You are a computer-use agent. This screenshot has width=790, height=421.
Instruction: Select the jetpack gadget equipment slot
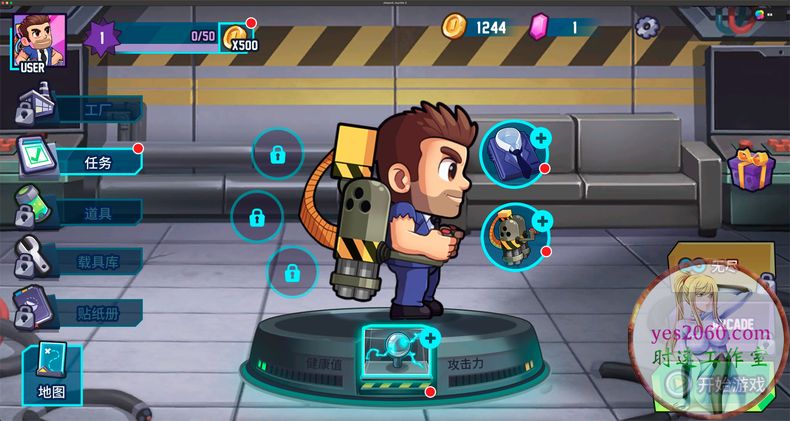(x=513, y=236)
